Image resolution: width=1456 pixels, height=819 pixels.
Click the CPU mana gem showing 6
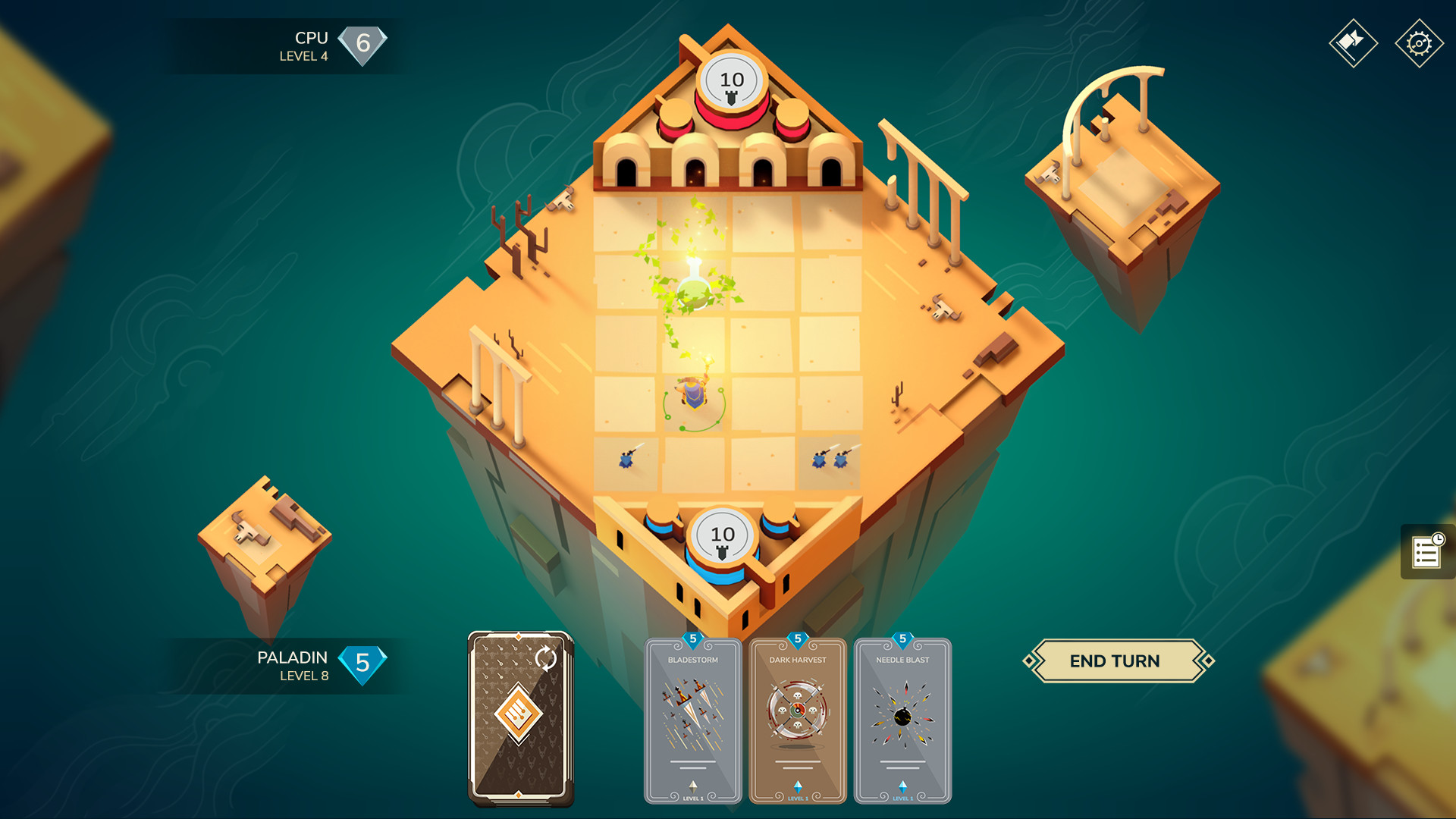click(x=363, y=43)
